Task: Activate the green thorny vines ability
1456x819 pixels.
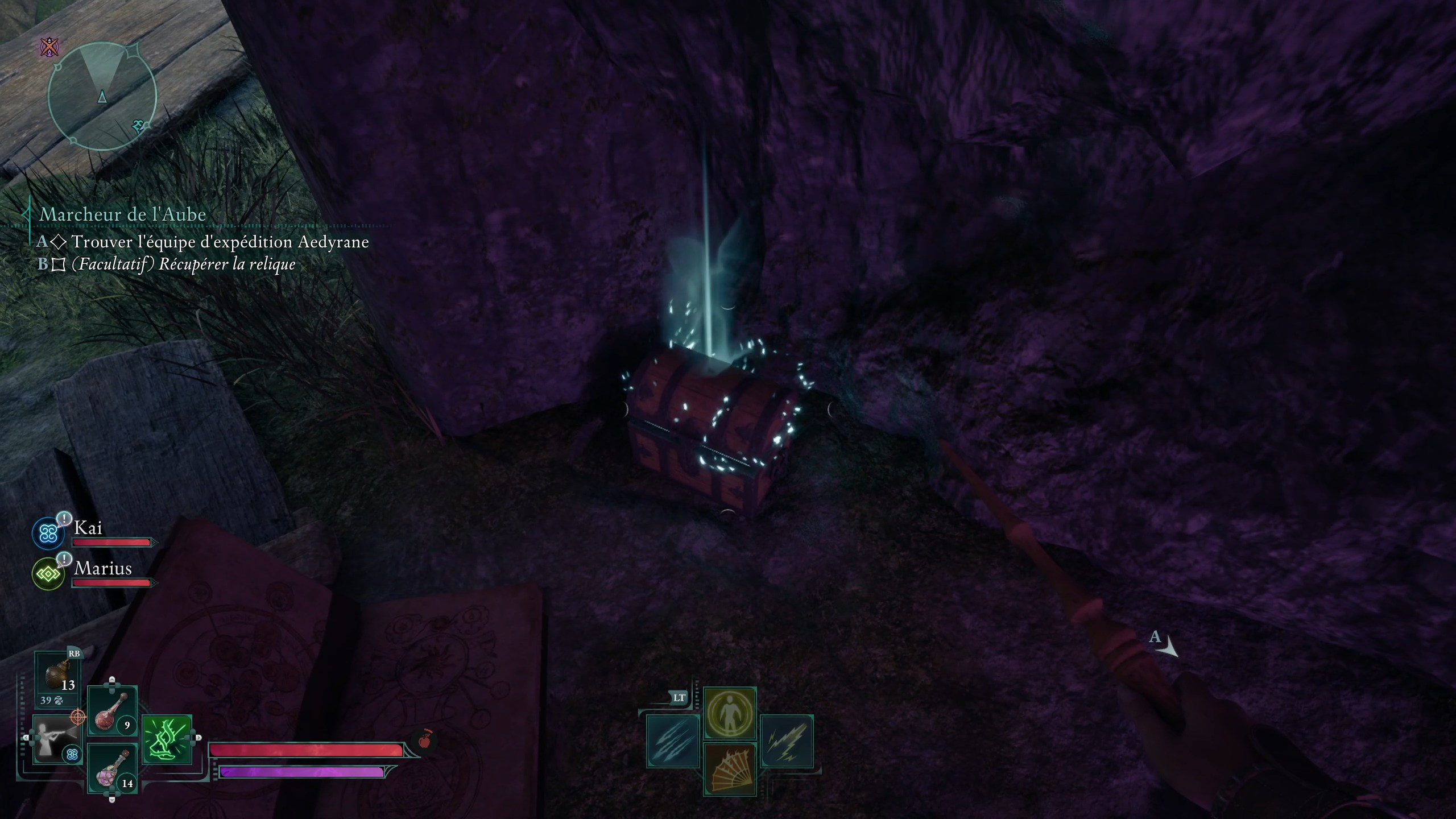Action: [x=167, y=739]
